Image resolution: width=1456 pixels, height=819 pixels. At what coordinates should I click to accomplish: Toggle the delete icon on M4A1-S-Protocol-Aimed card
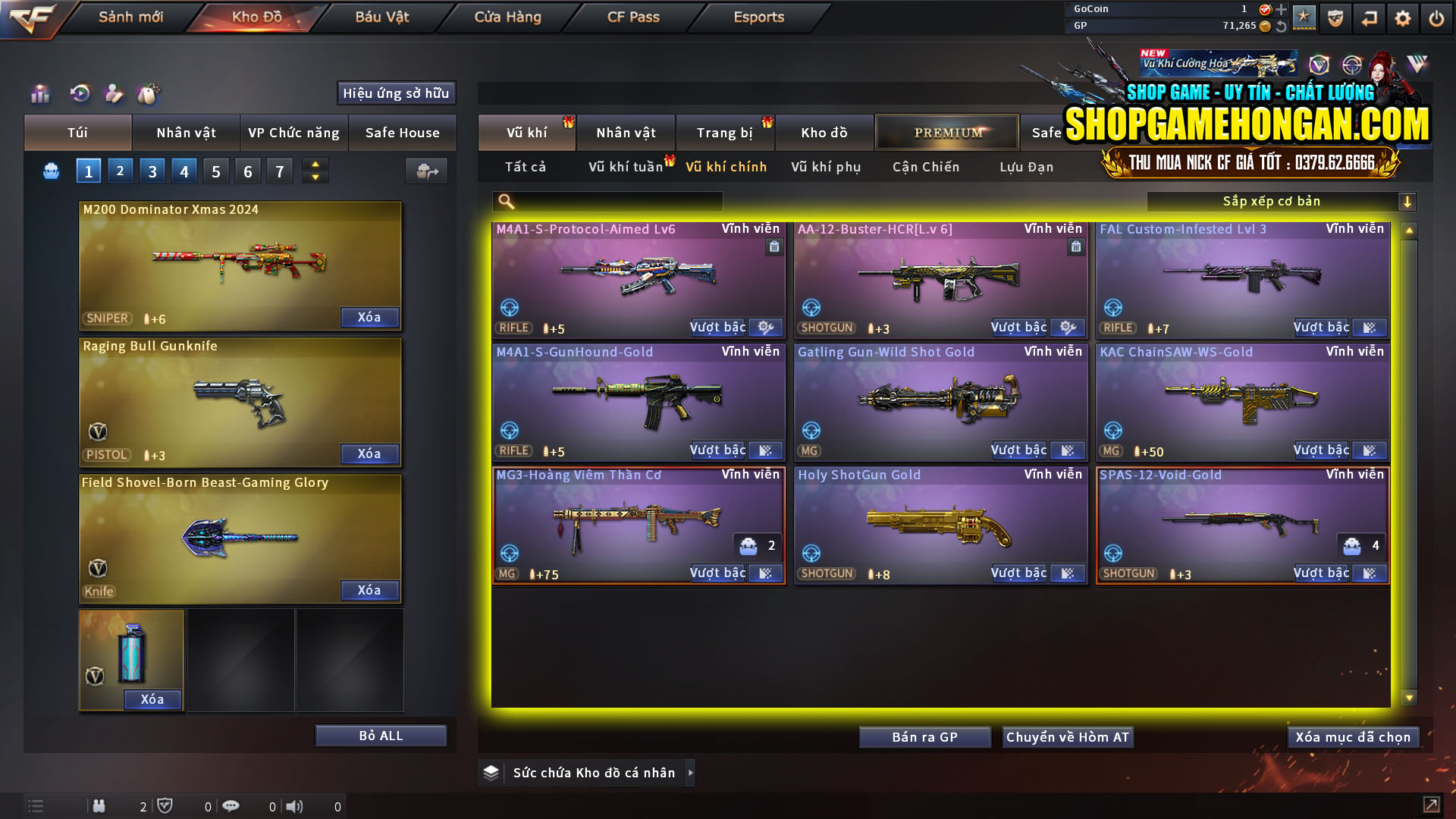pyautogui.click(x=774, y=247)
